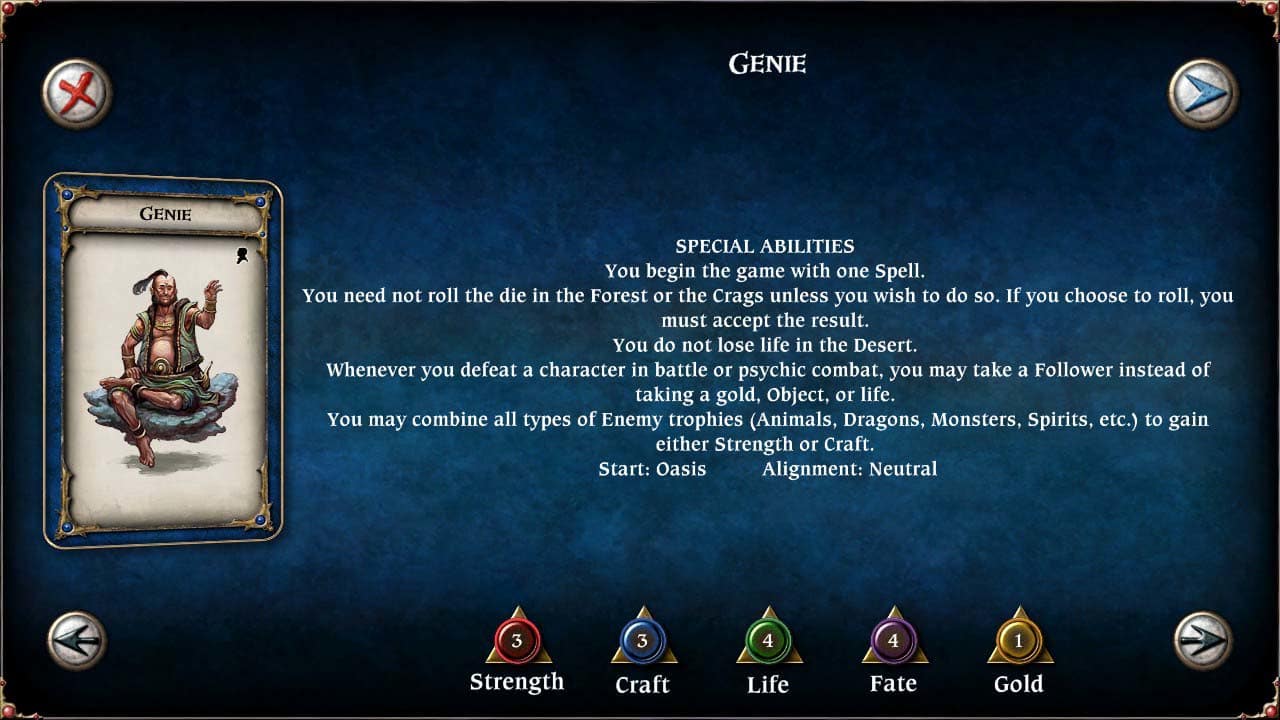Click the SPECIAL ABILITIES heading
Image resolution: width=1280 pixels, height=720 pixels.
tap(766, 245)
